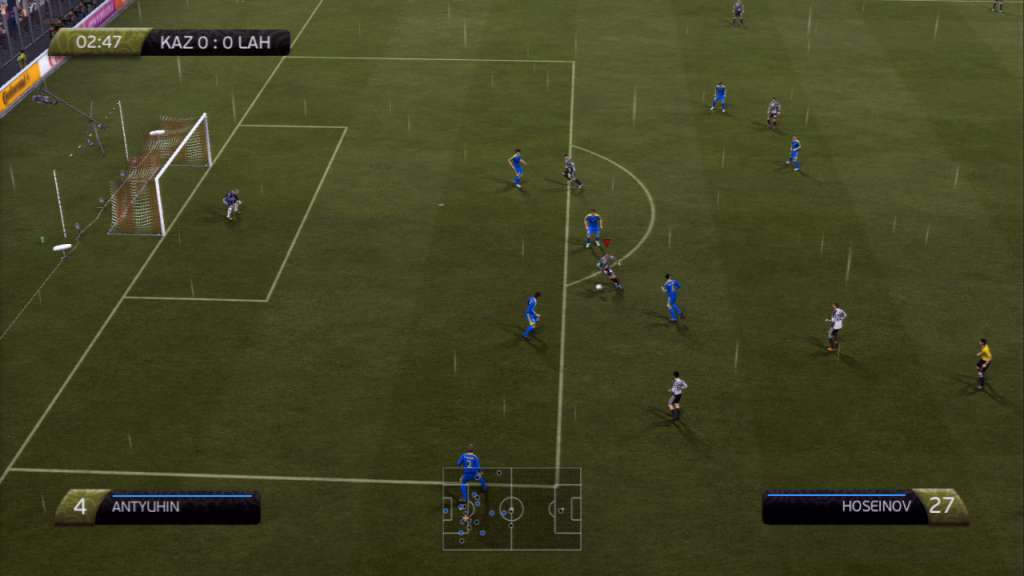The width and height of the screenshot is (1024, 576).
Task: Click the pitch radar minimap
Action: pyautogui.click(x=512, y=509)
